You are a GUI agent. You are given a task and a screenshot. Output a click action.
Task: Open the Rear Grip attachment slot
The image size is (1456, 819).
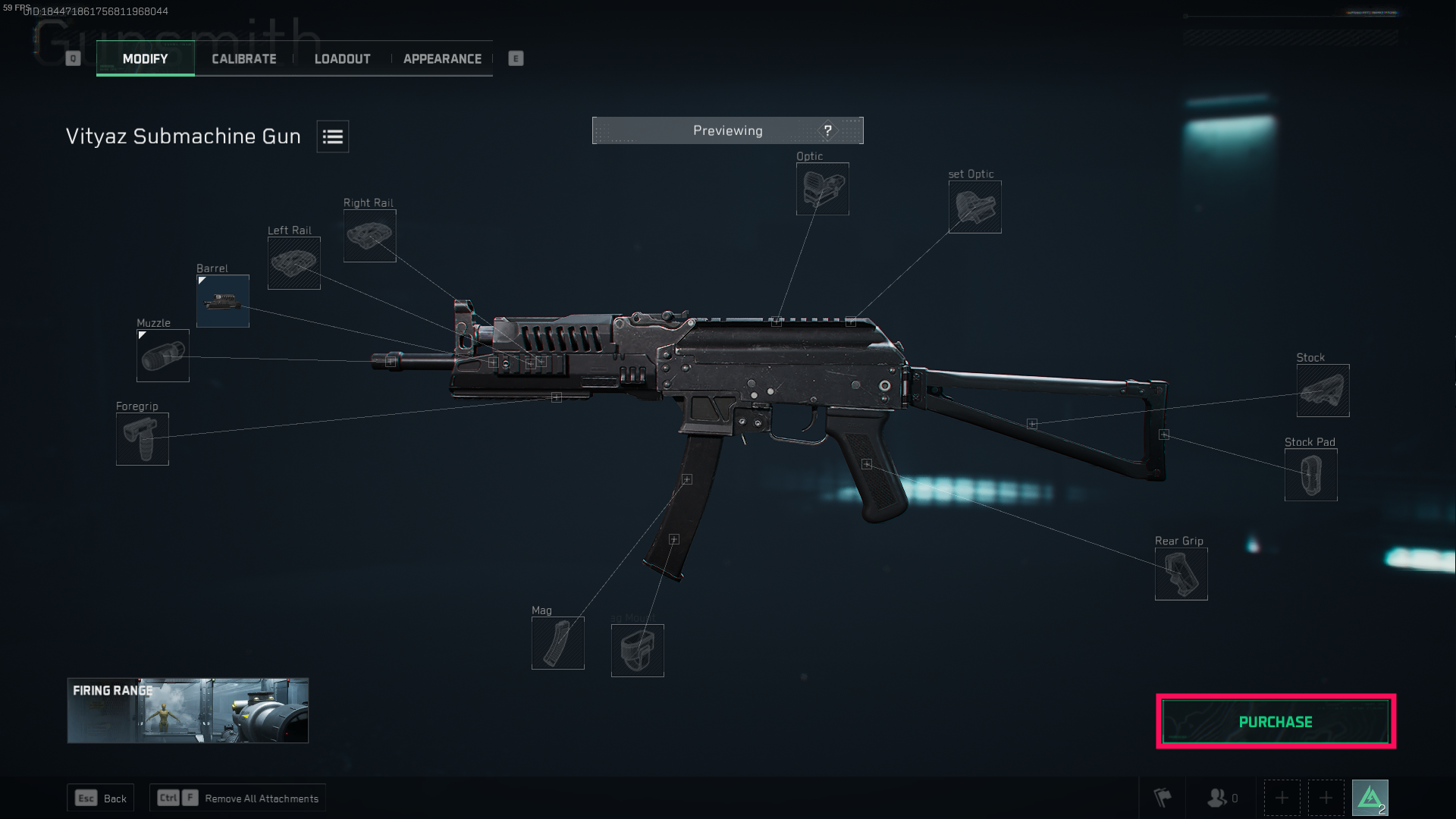click(1181, 573)
